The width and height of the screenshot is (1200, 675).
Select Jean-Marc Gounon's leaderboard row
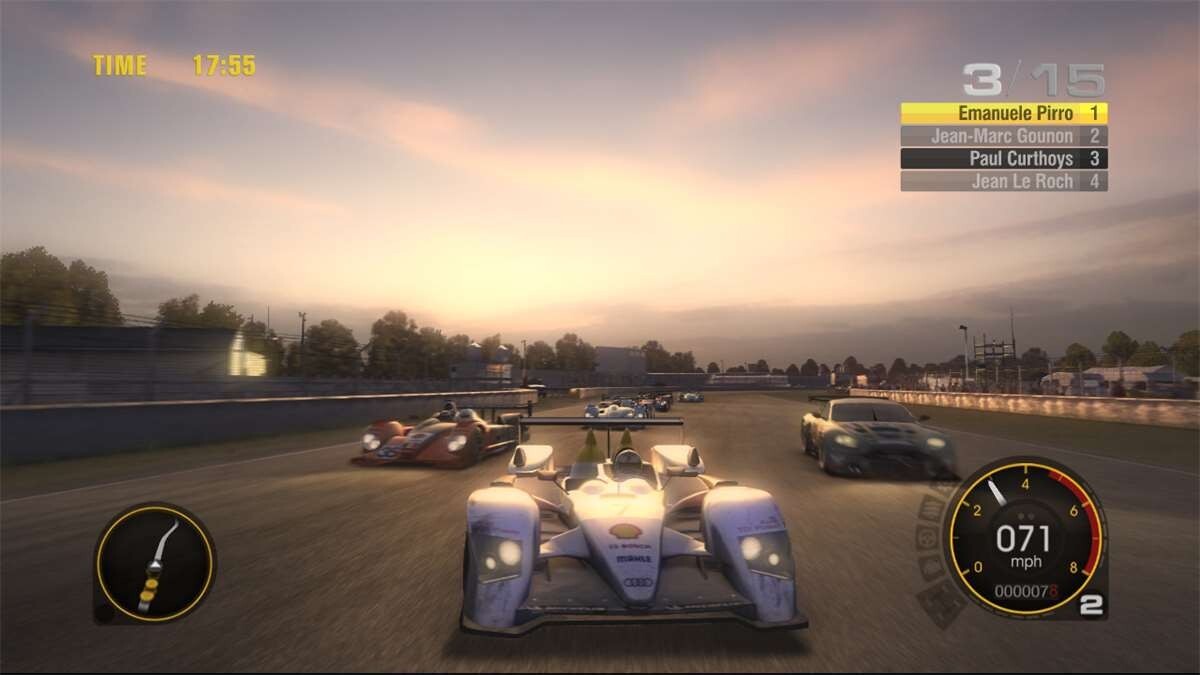[x=1003, y=136]
